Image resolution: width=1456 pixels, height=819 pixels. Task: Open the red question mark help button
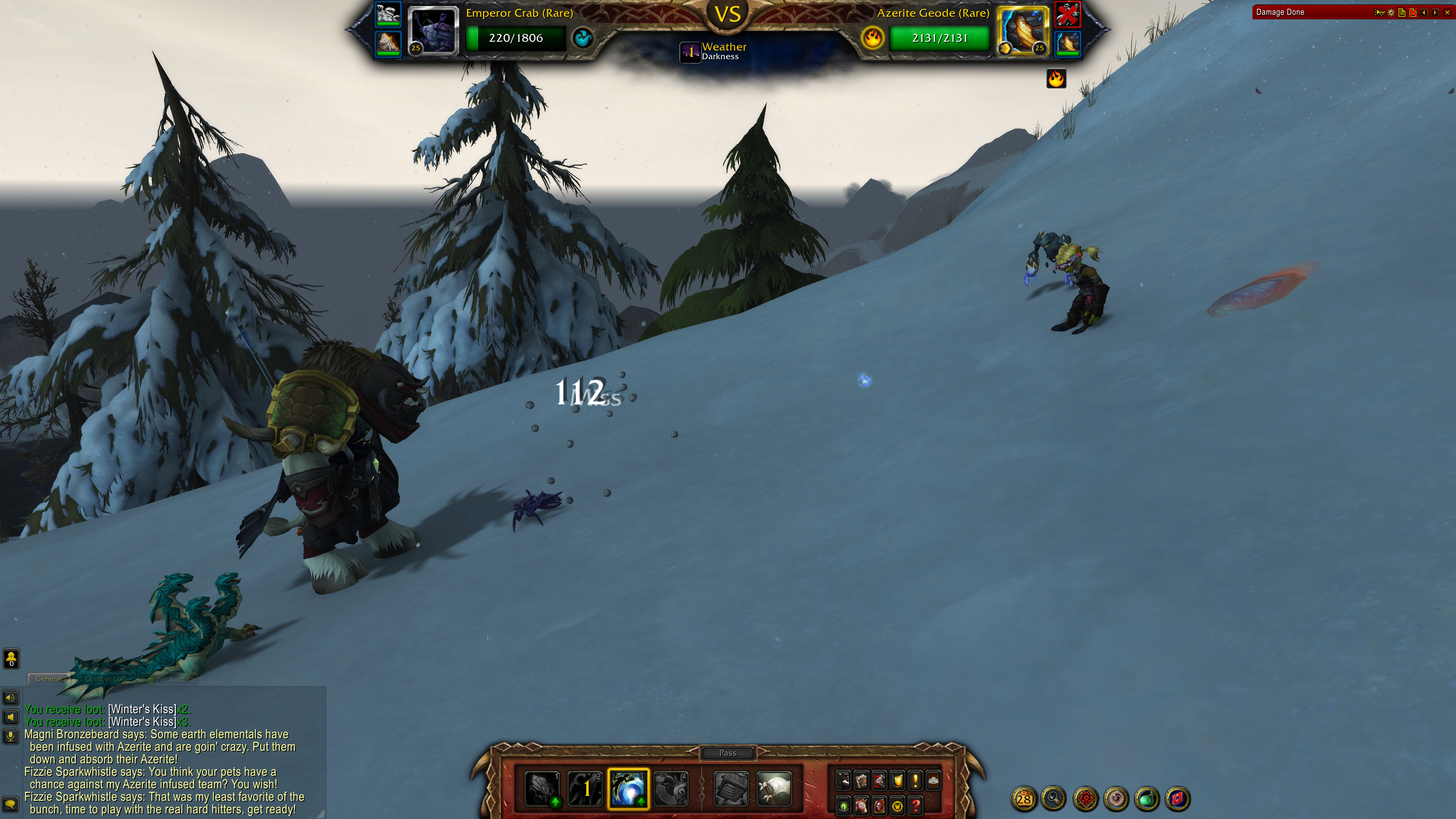coord(916,805)
